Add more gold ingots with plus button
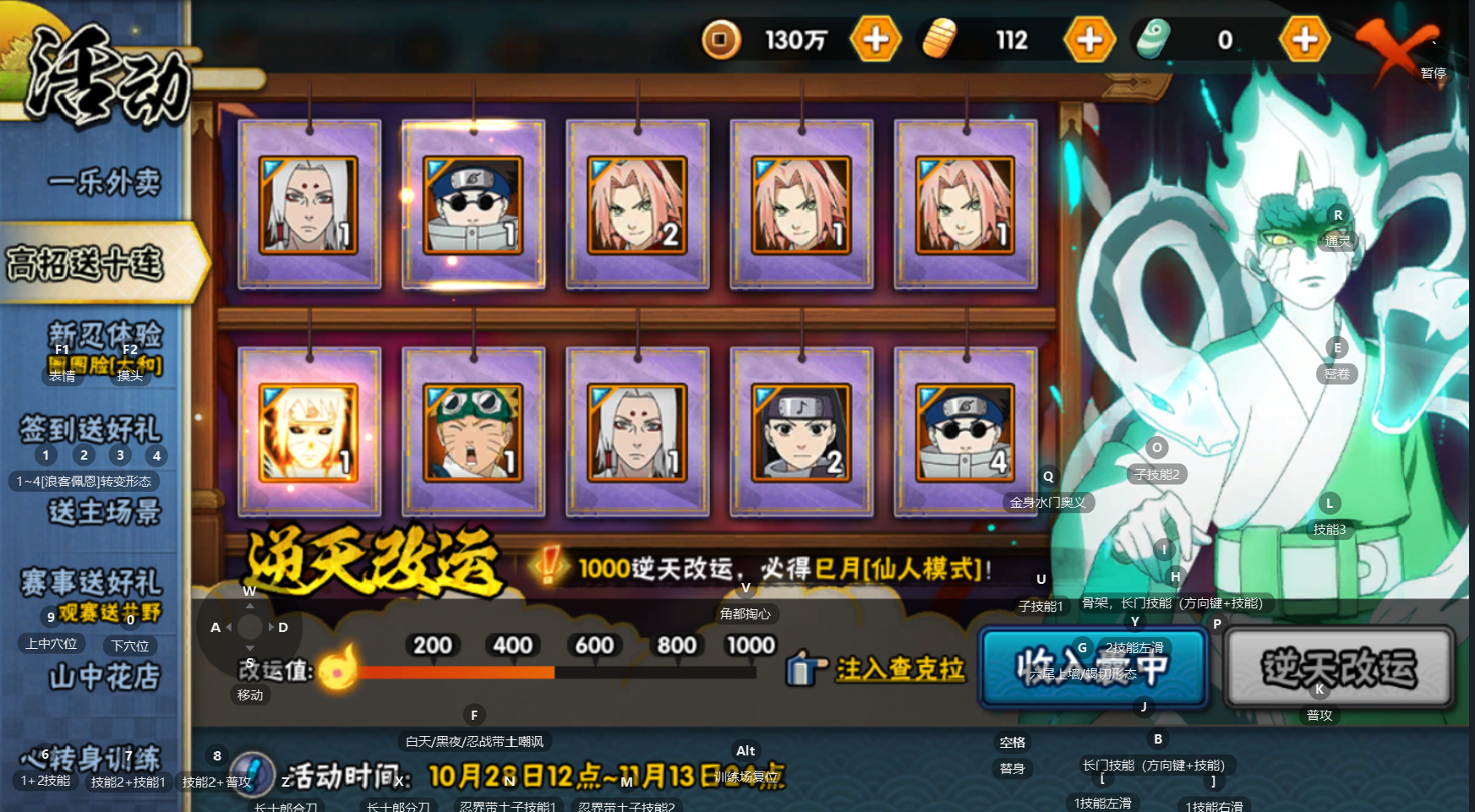 [x=1090, y=39]
